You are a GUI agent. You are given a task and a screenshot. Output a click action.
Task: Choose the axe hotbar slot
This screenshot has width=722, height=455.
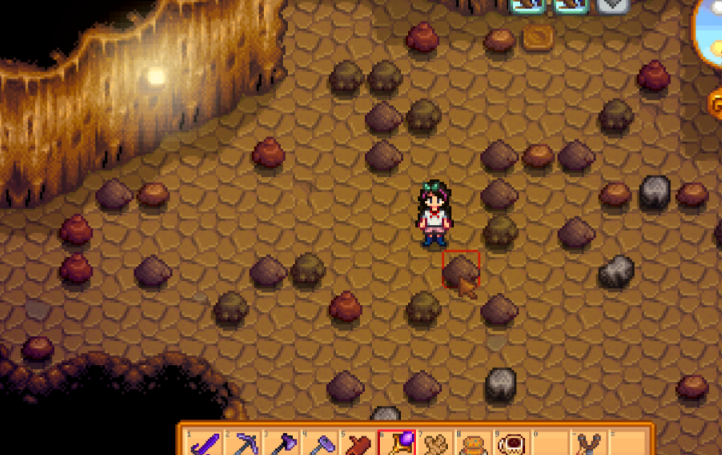click(282, 442)
